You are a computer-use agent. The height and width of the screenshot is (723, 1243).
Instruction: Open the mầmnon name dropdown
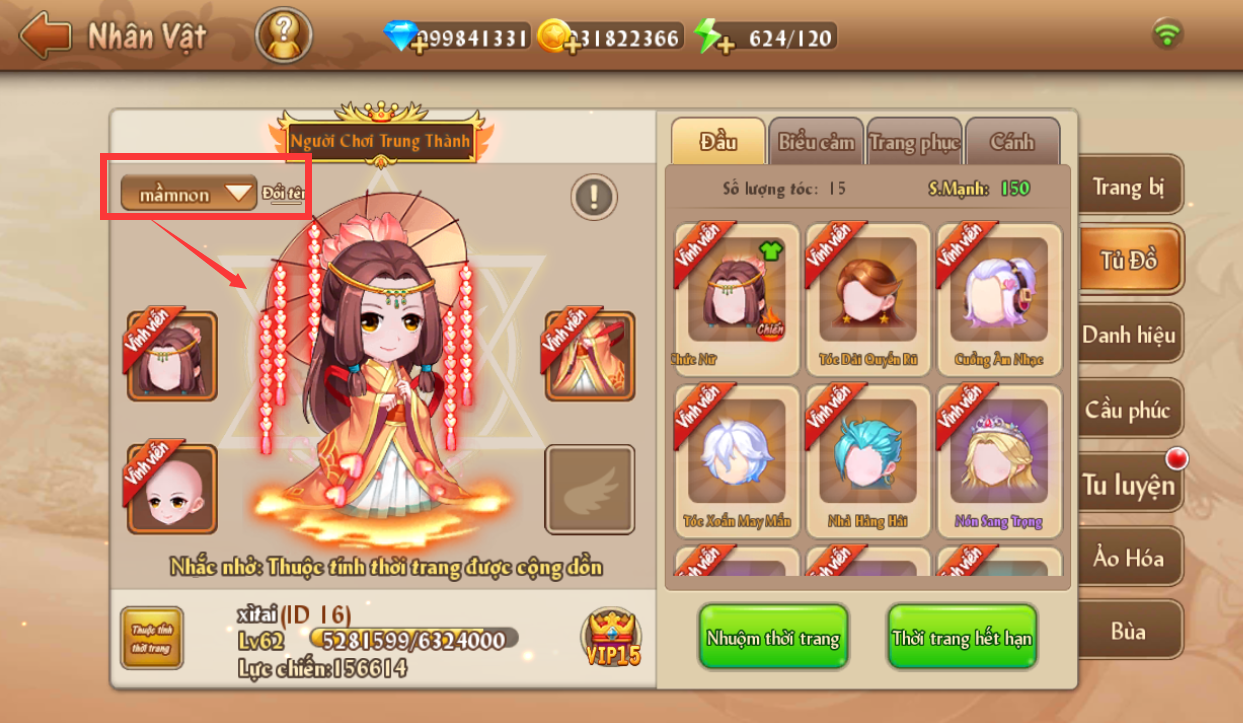189,194
